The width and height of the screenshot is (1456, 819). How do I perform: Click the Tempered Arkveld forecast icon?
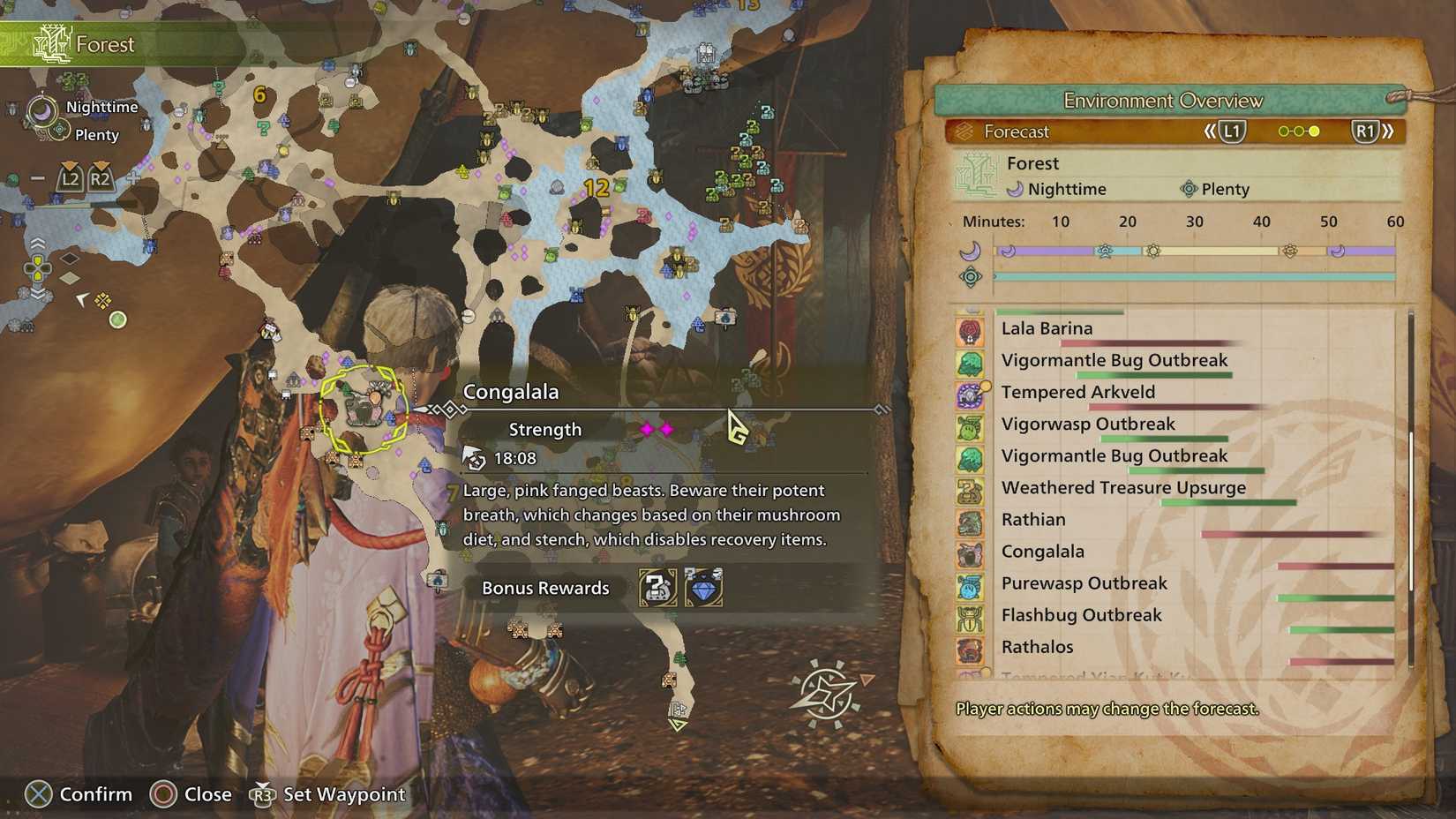971,395
